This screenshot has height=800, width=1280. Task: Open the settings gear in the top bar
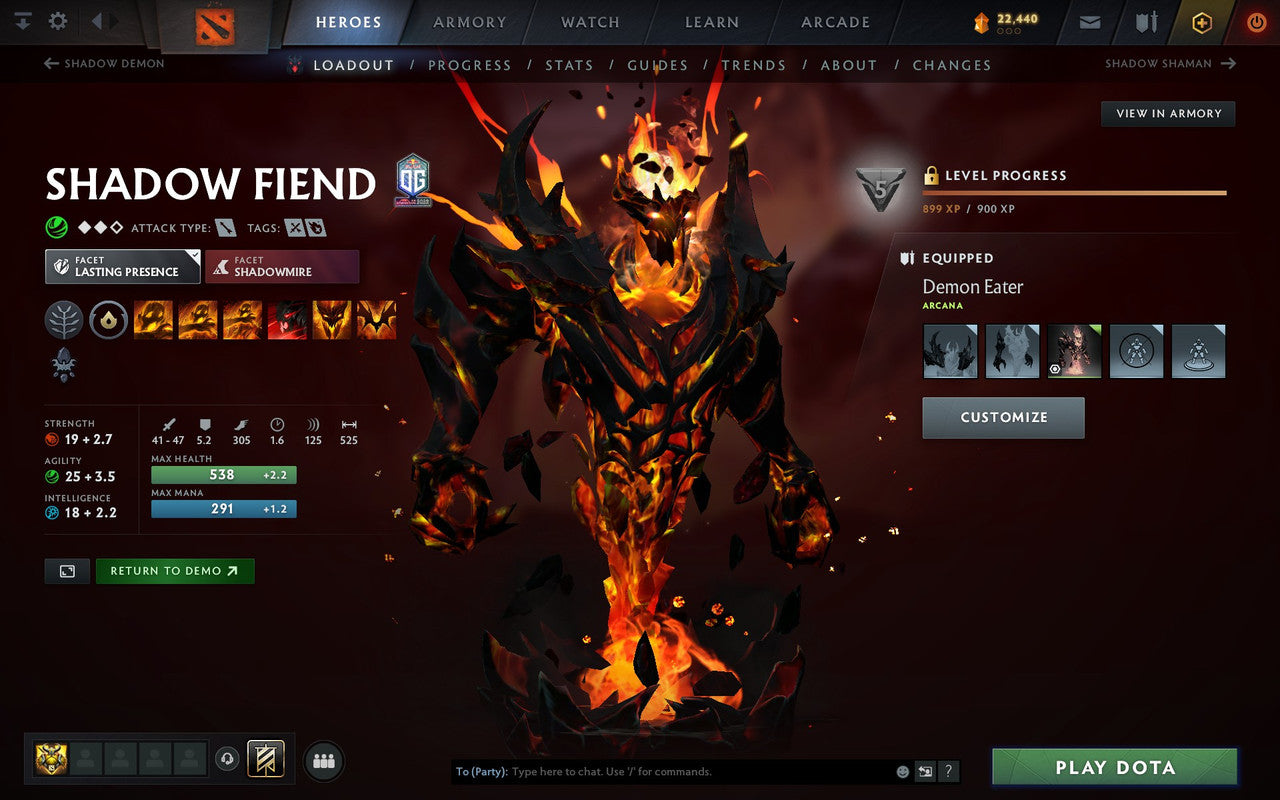57,19
